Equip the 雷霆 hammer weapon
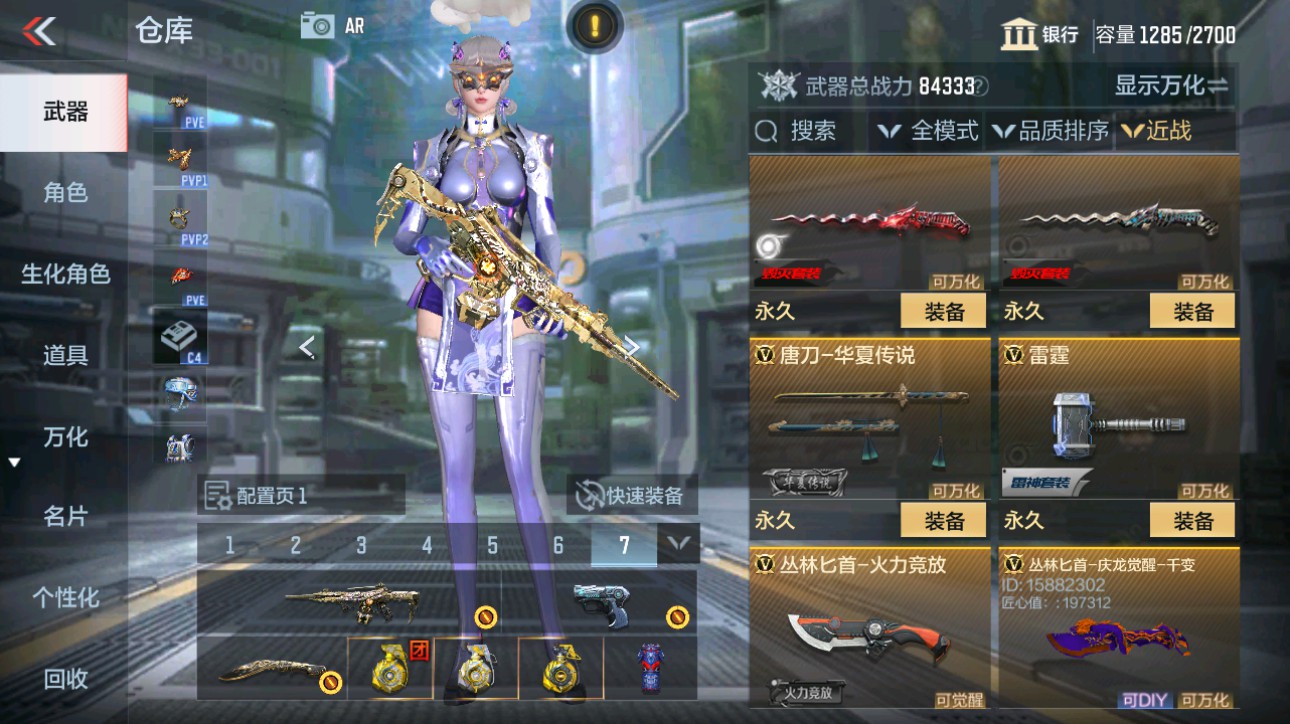 1192,520
